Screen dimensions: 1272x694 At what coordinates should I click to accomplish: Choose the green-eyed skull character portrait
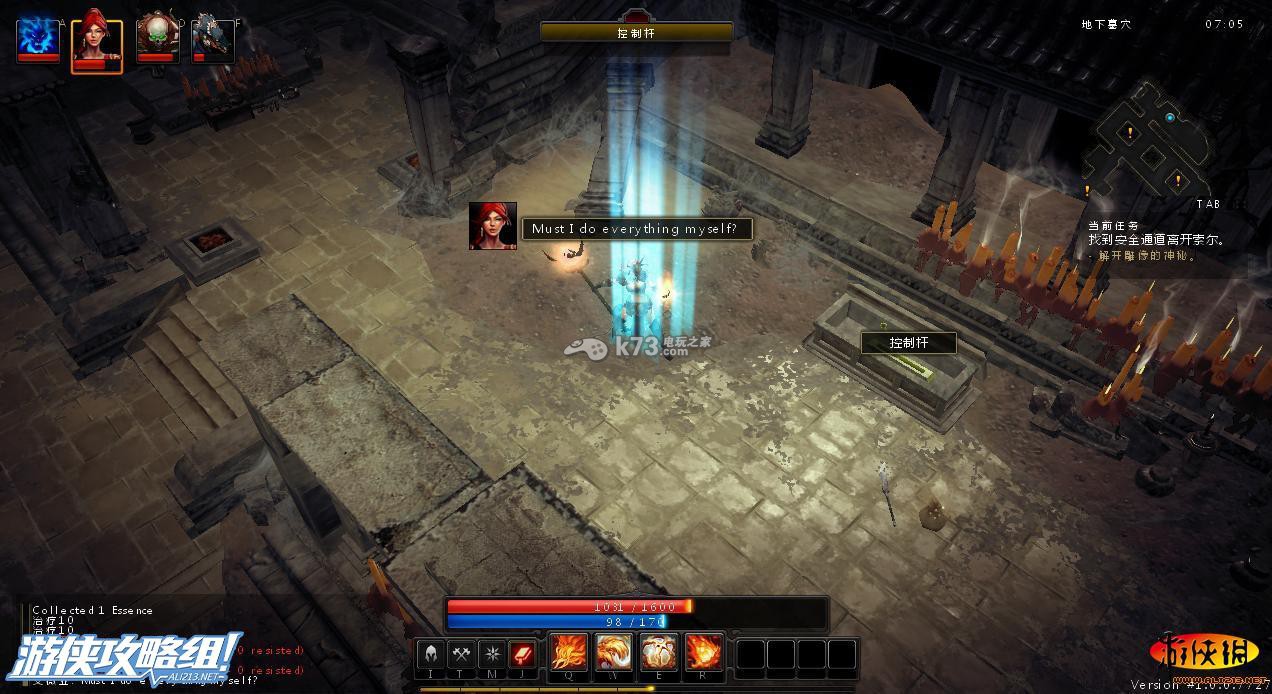[157, 38]
